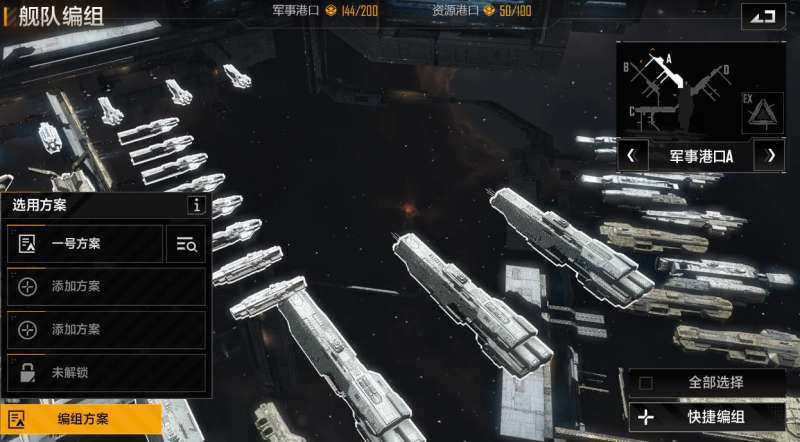800x442 pixels.
Task: Select the locked 未解锁 plan slot
Action: (106, 373)
